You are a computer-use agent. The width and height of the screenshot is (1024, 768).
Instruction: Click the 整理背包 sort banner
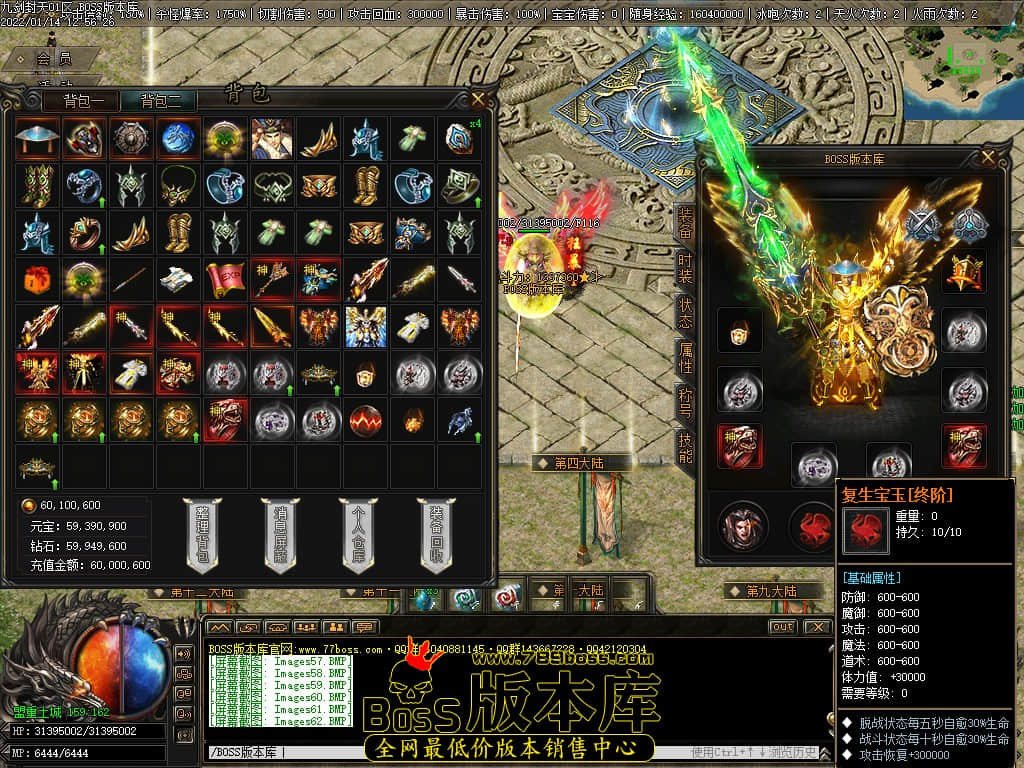click(x=203, y=536)
